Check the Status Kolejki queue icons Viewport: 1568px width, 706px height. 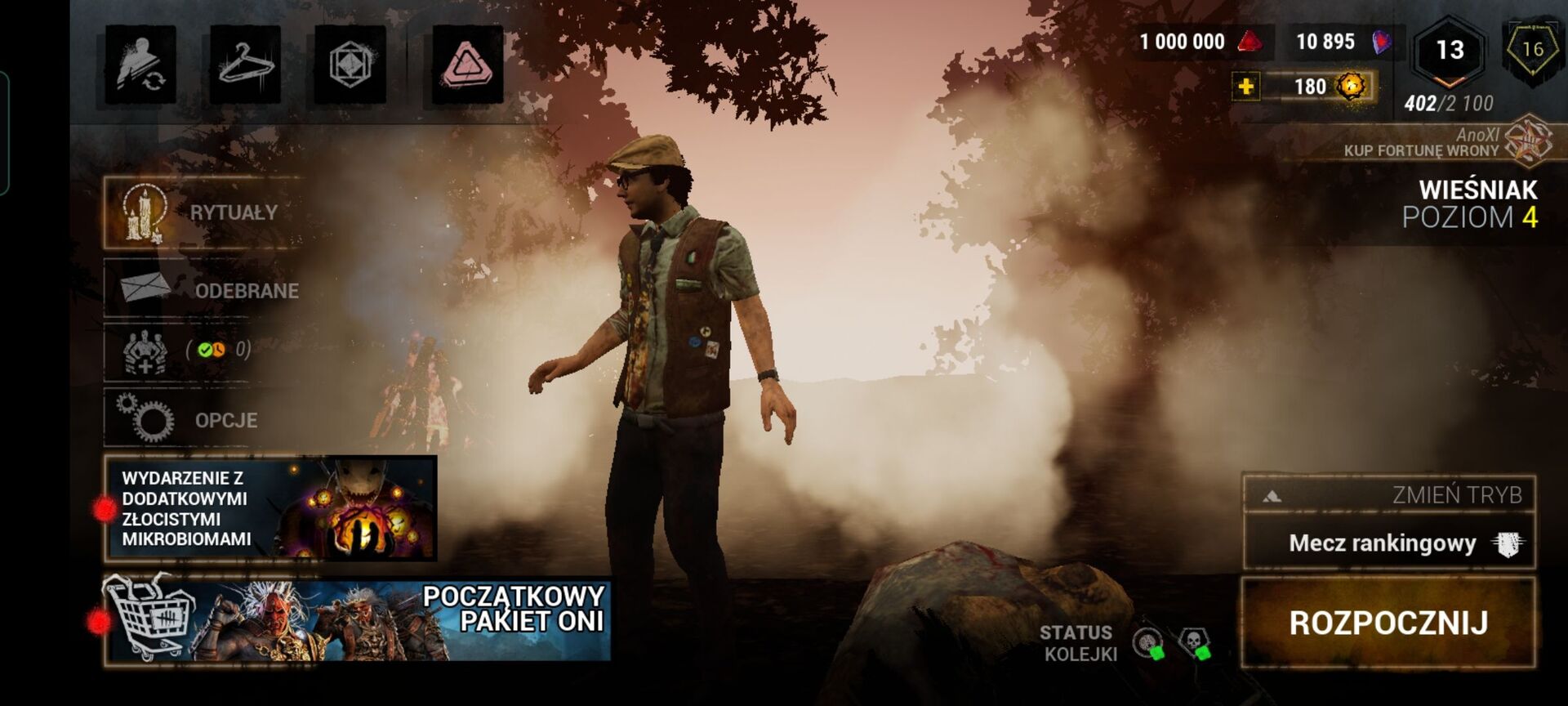click(1172, 644)
